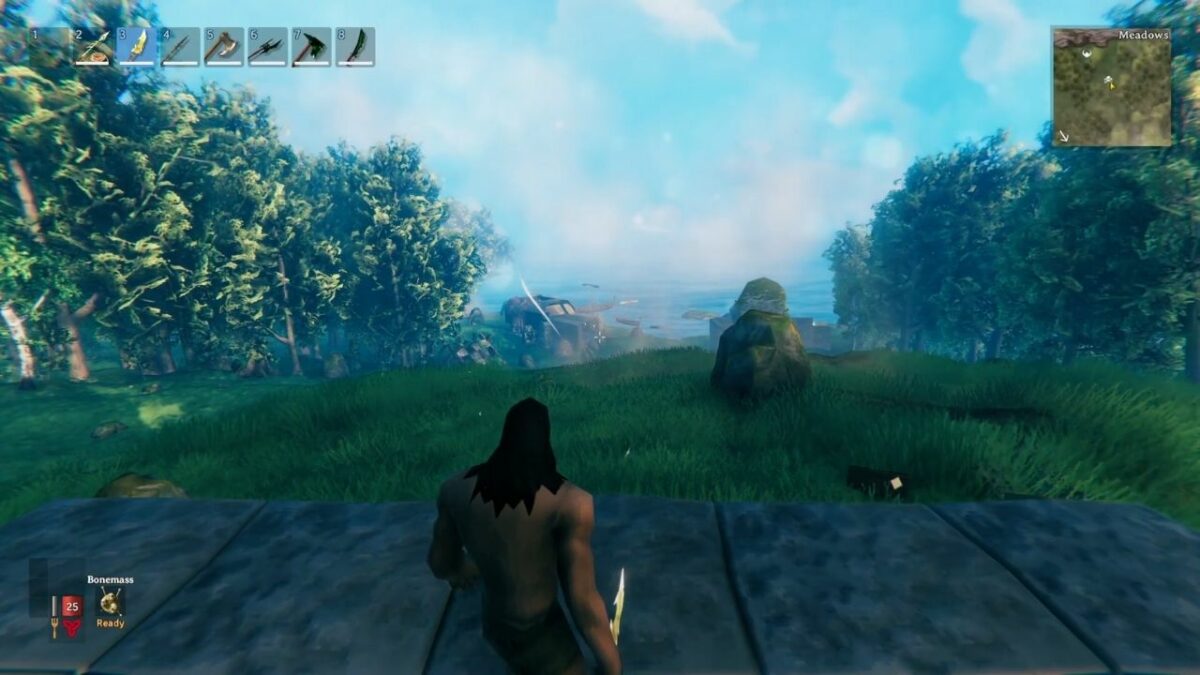Activate the Bonemass forsaken power icon
This screenshot has height=675, width=1200.
(x=110, y=601)
